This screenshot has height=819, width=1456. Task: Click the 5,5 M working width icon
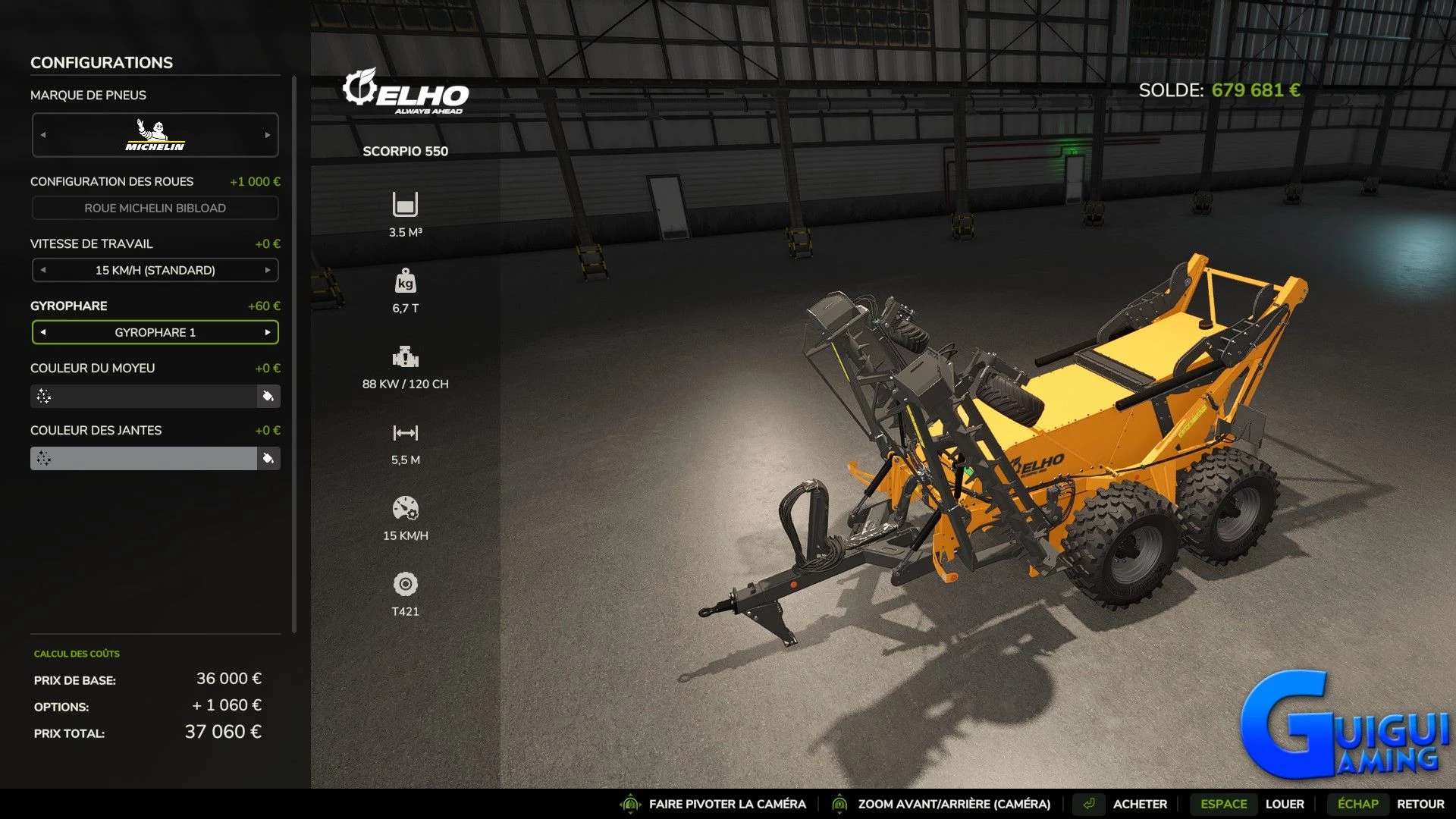[x=406, y=432]
